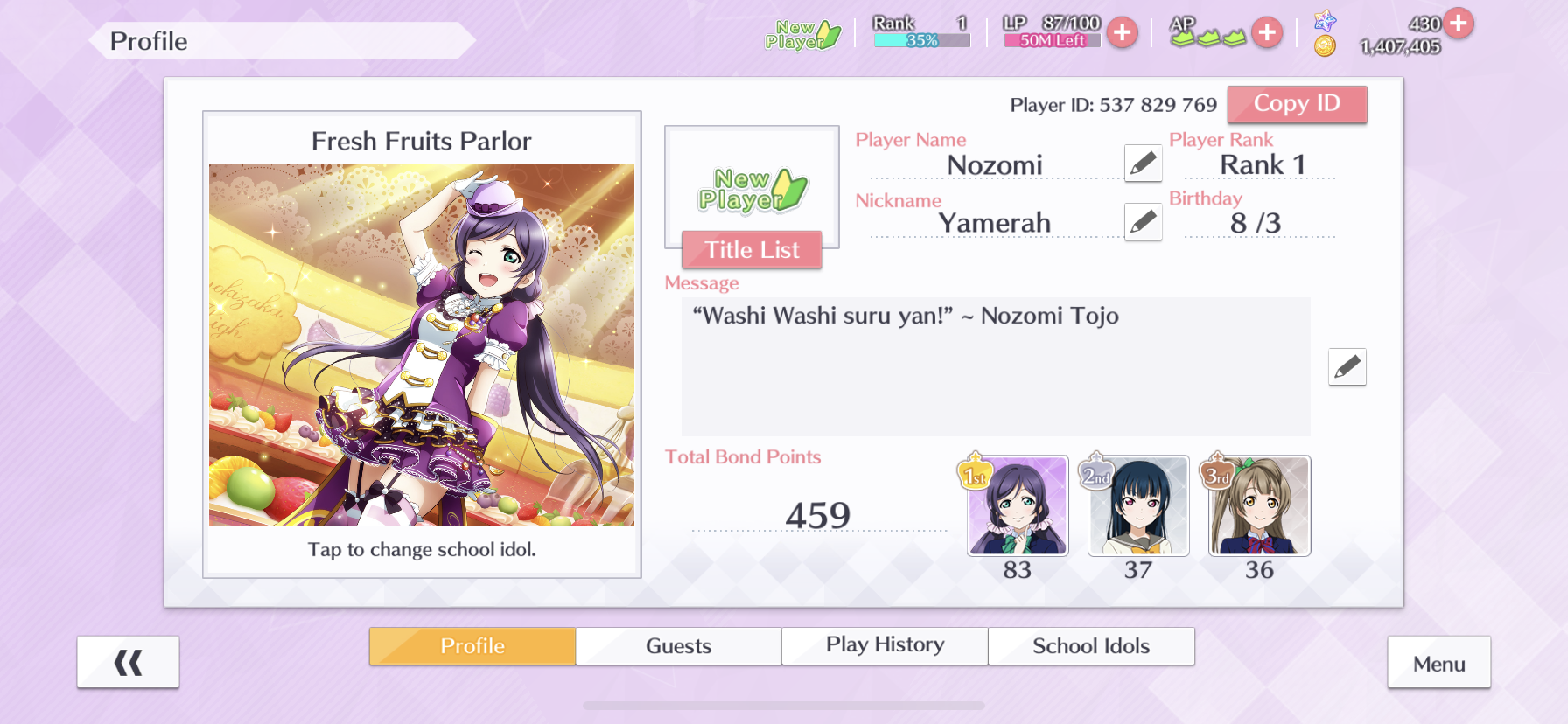Show the School Idols tab
Viewport: 1568px width, 724px height.
(1091, 646)
